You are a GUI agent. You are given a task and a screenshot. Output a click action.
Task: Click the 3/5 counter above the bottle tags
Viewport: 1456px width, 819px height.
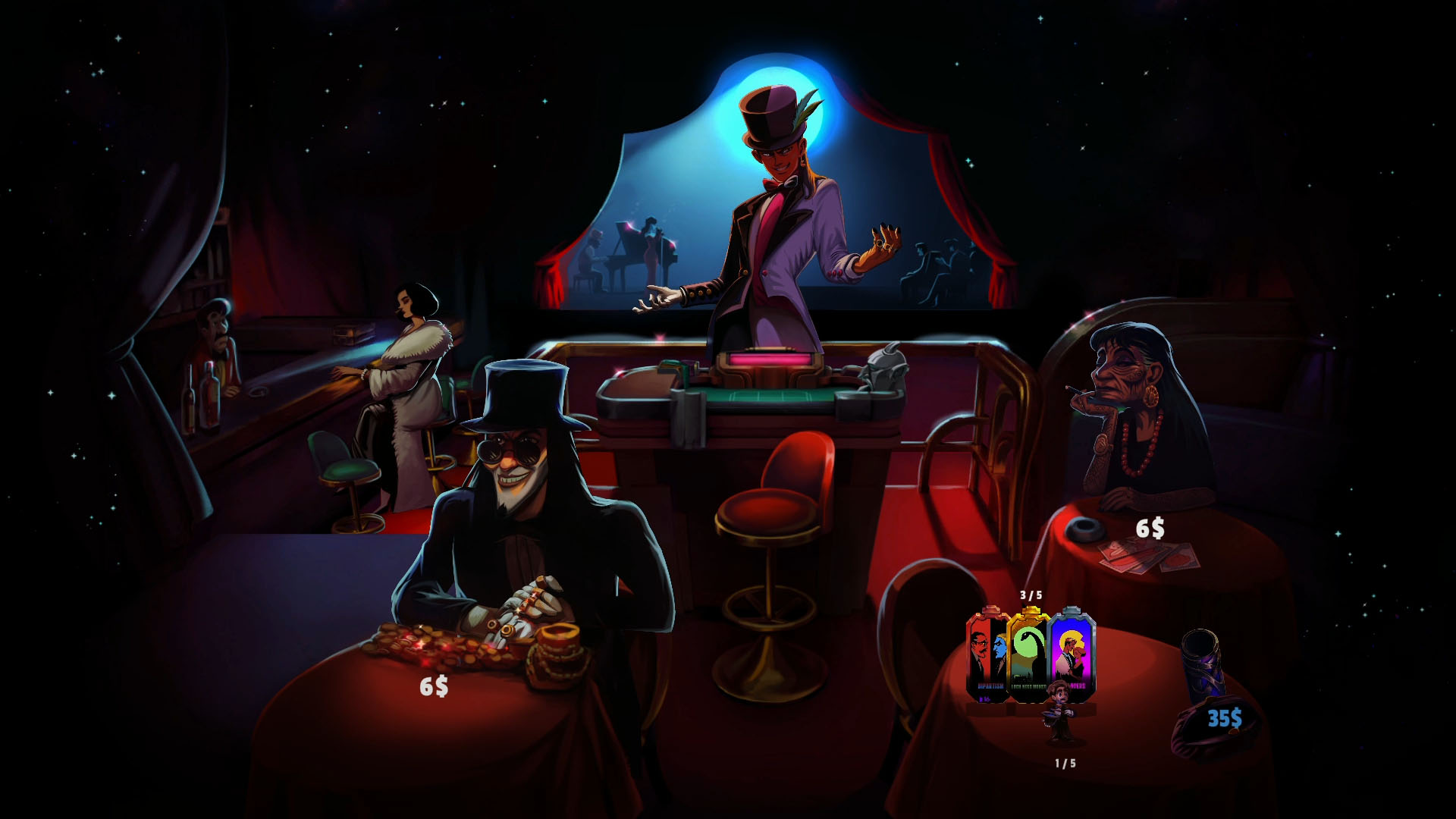click(x=1030, y=596)
